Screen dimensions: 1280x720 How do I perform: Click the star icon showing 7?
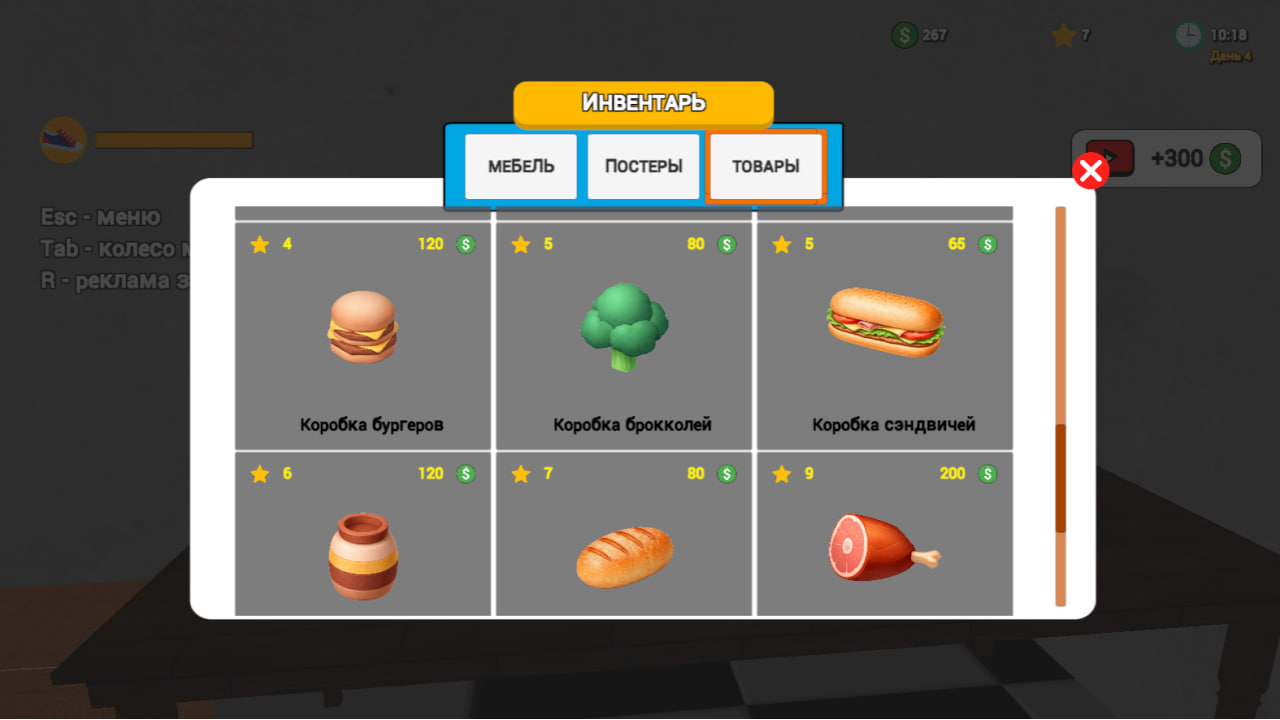(x=1063, y=35)
